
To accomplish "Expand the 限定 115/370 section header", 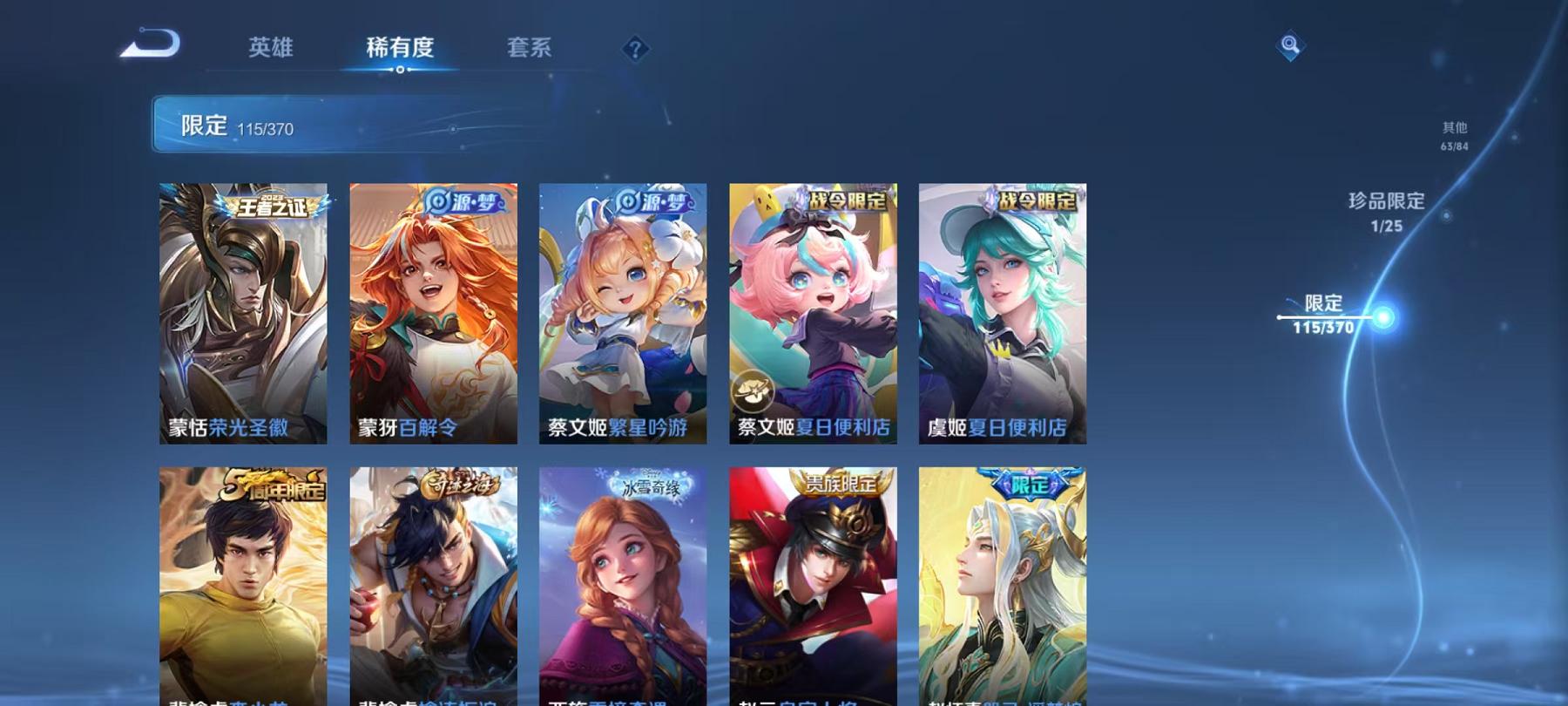I will 348,125.
